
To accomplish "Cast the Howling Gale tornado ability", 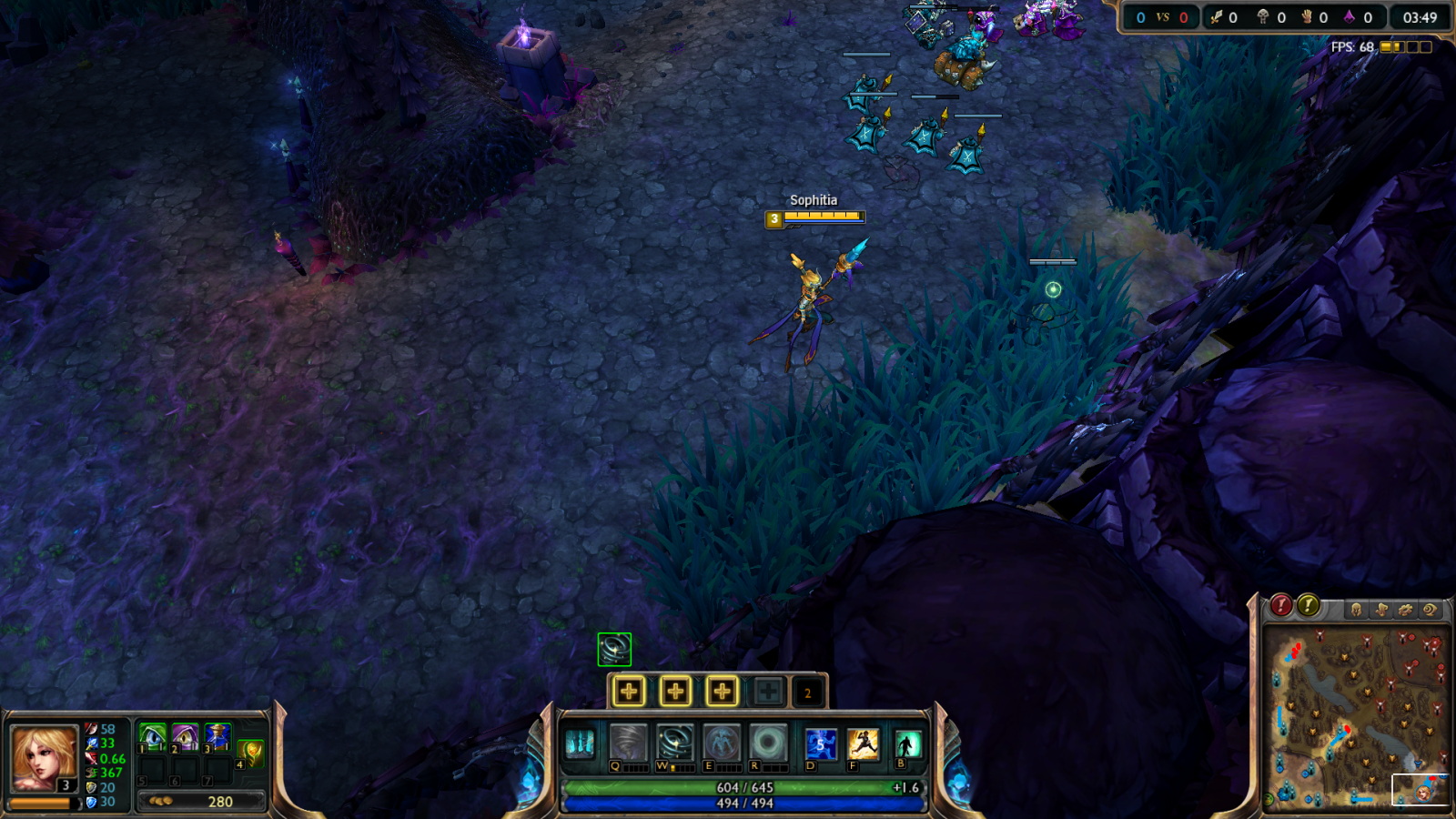I will click(x=628, y=743).
